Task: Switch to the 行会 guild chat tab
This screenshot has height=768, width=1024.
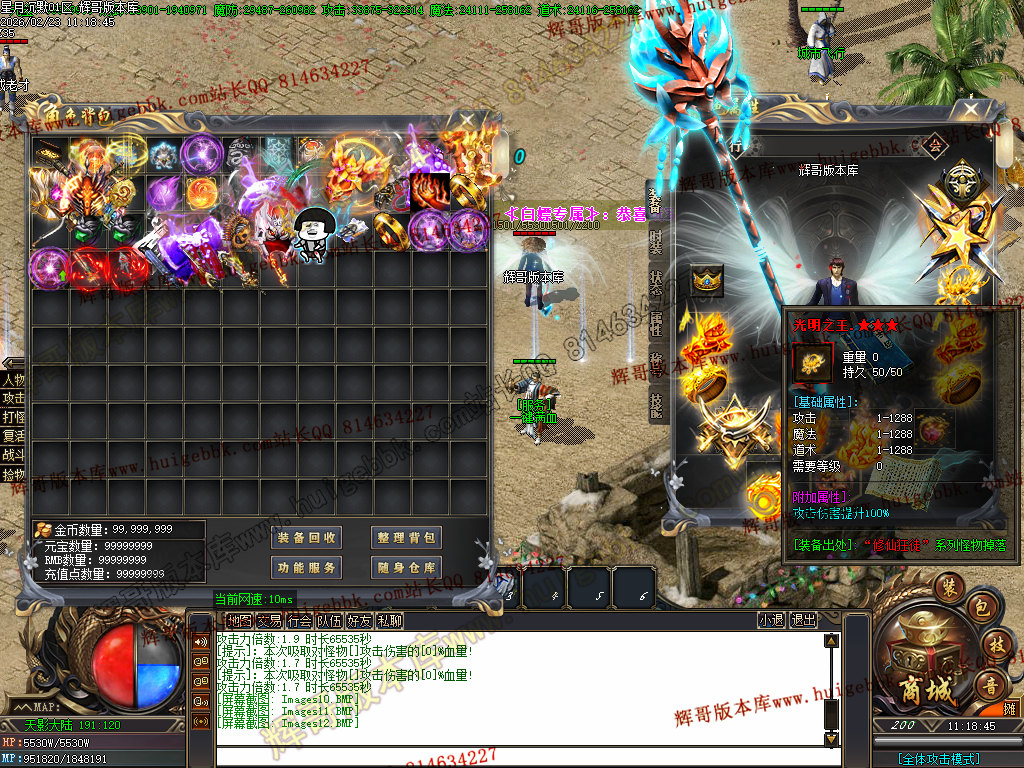Action: pos(299,621)
